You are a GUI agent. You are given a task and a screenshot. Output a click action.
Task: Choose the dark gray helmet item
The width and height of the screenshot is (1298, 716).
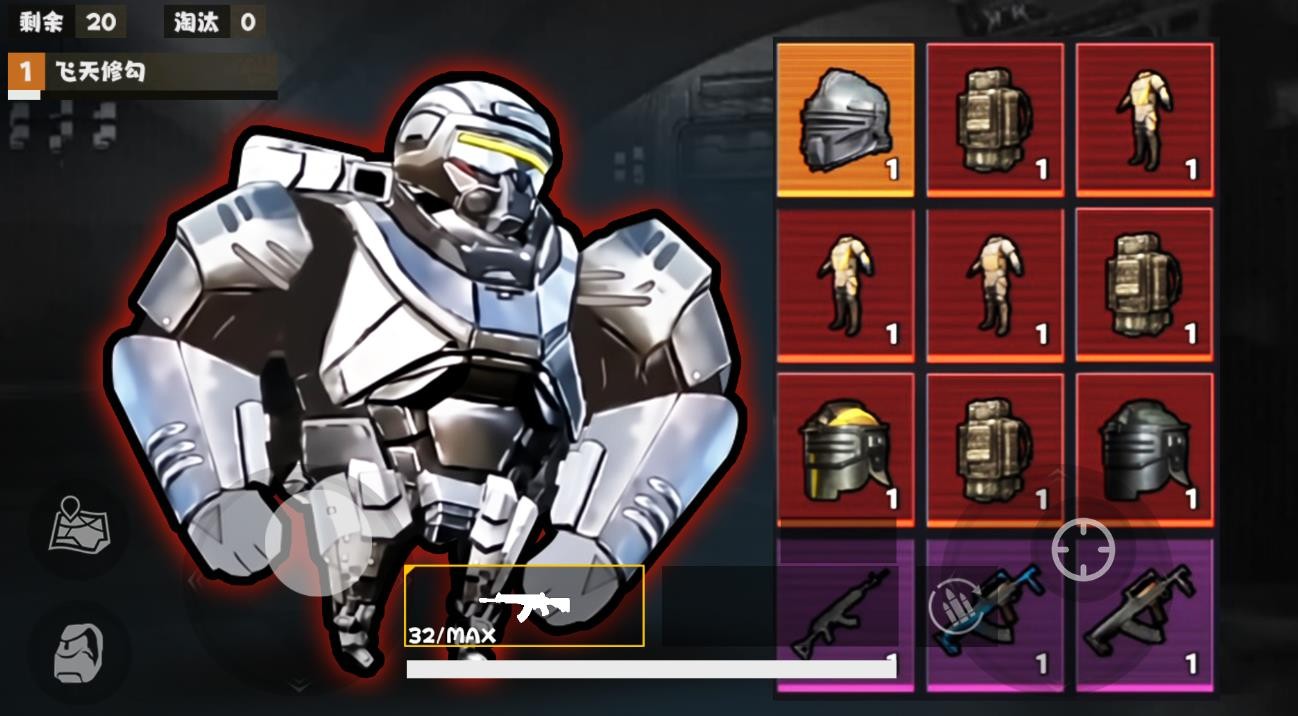[x=1144, y=450]
